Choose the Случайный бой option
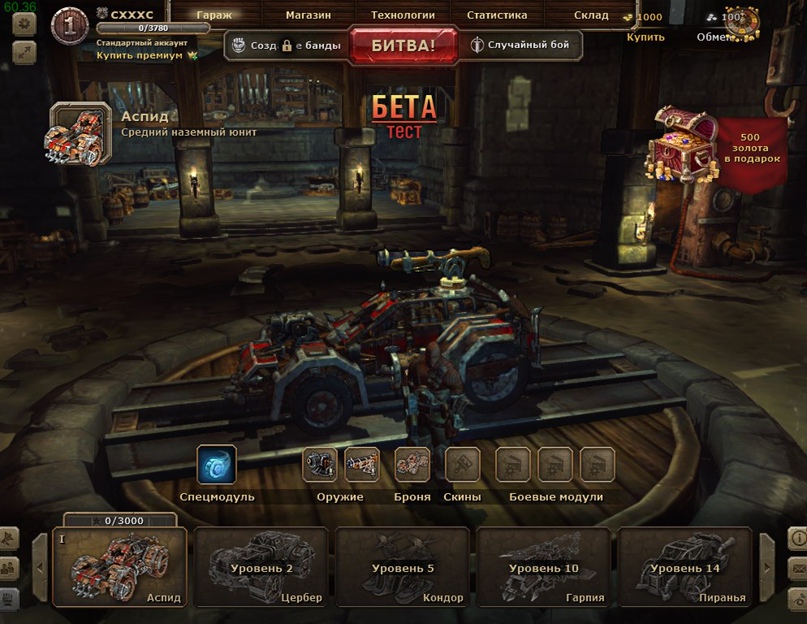The width and height of the screenshot is (807, 624). pyautogui.click(x=520, y=45)
